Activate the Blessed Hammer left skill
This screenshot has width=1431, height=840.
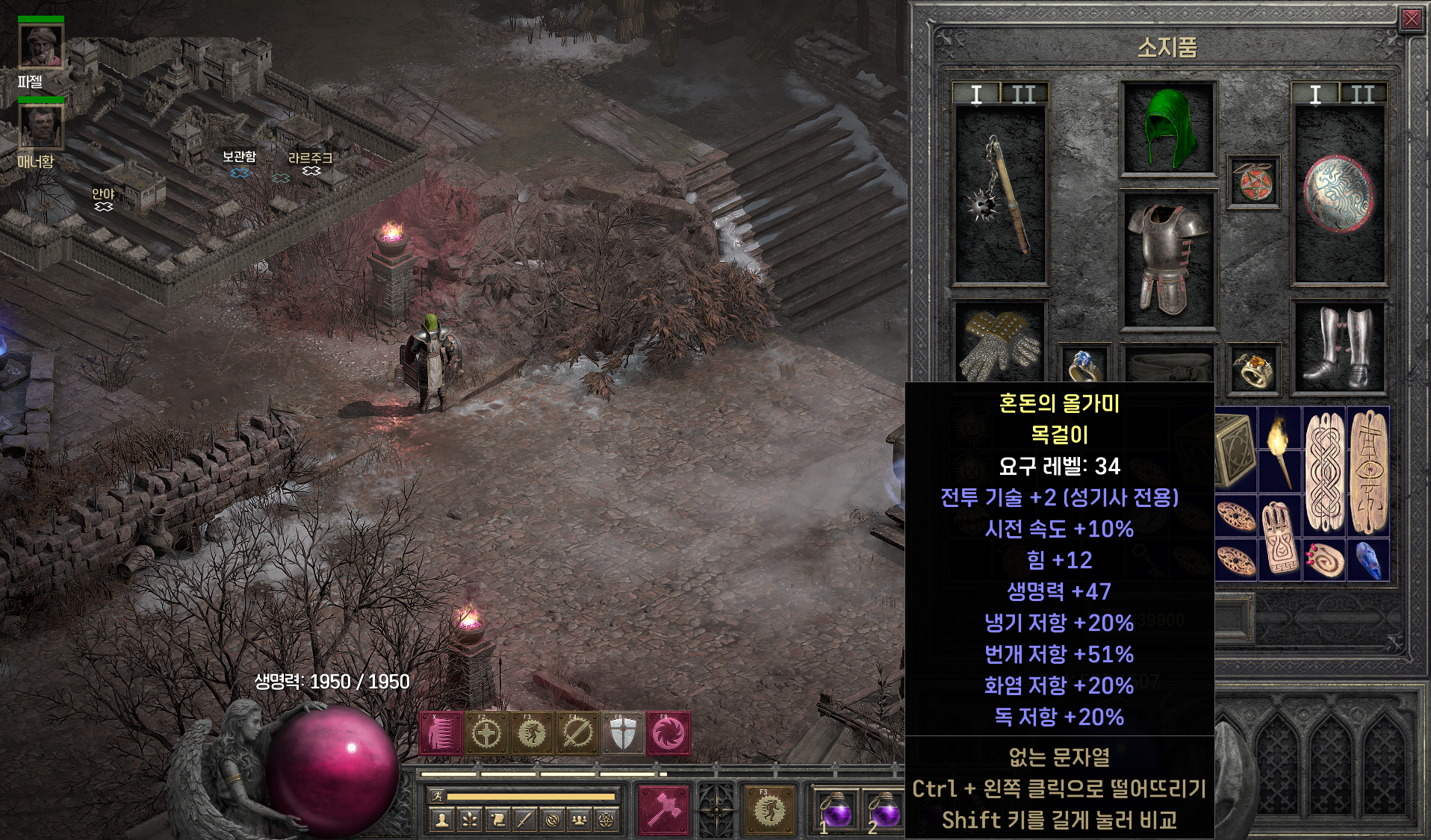click(663, 809)
